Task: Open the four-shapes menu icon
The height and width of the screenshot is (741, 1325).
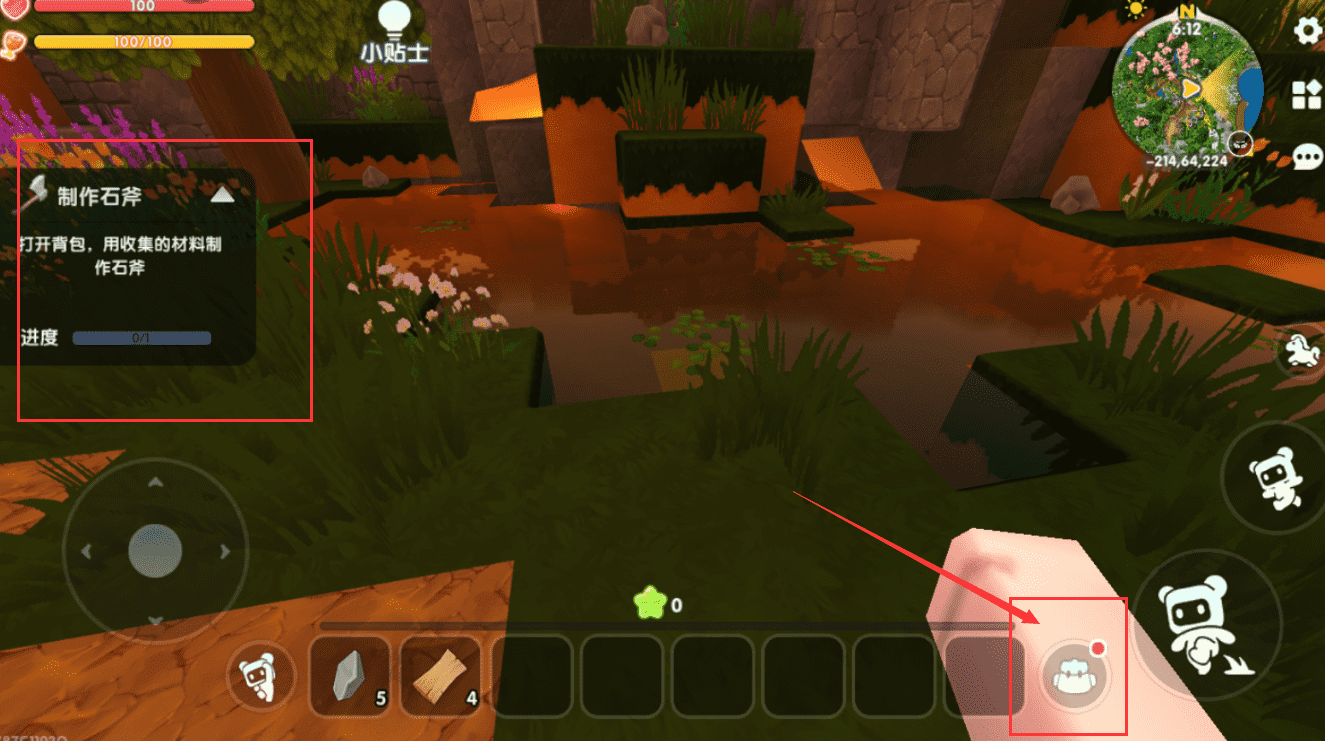Action: click(x=1308, y=94)
